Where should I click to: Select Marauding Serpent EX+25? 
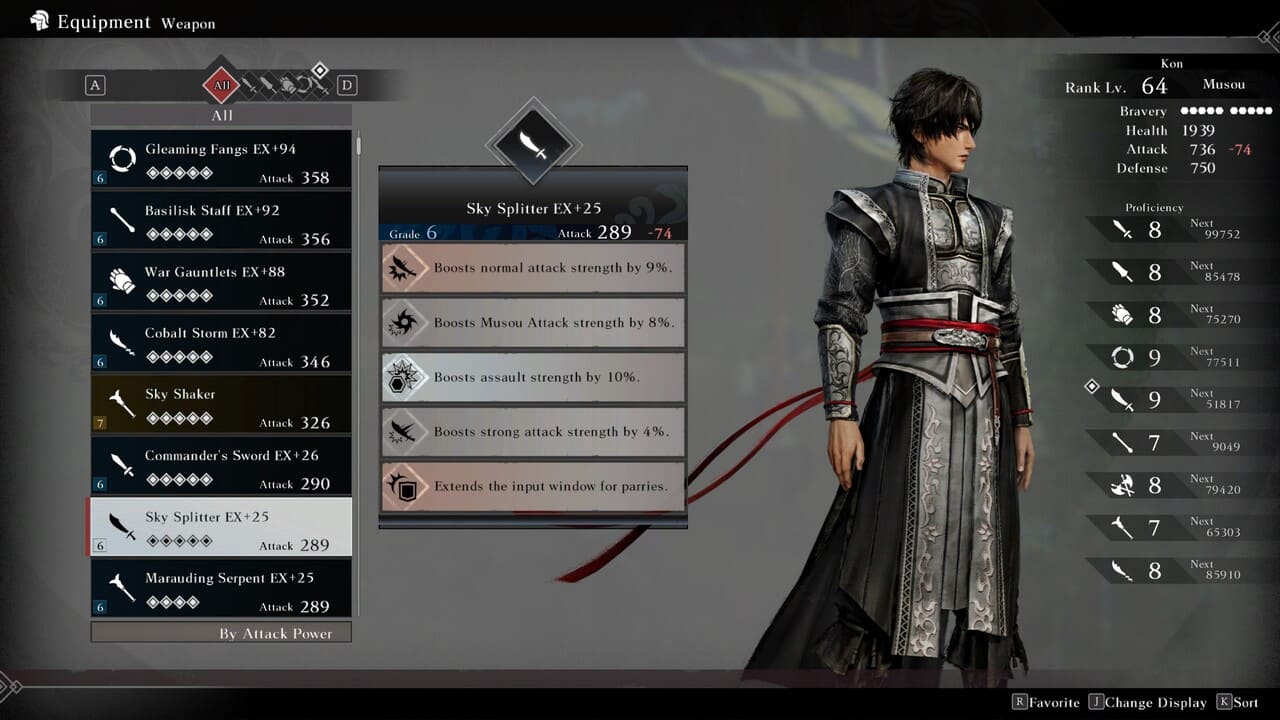(x=221, y=588)
